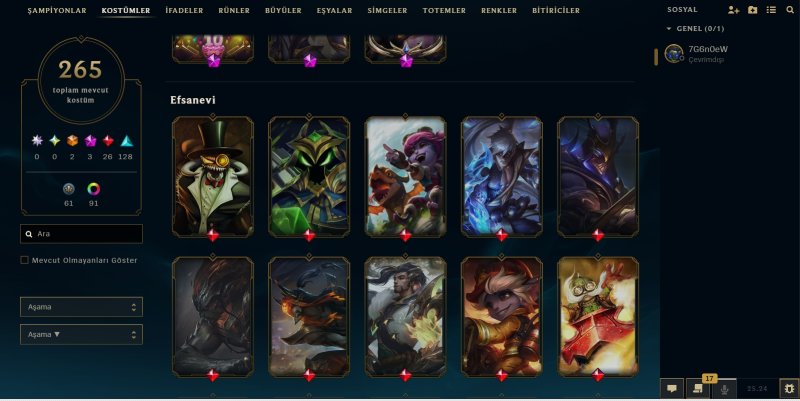Click the add friend icon
Viewport: 800px width, 401px height.
click(734, 10)
